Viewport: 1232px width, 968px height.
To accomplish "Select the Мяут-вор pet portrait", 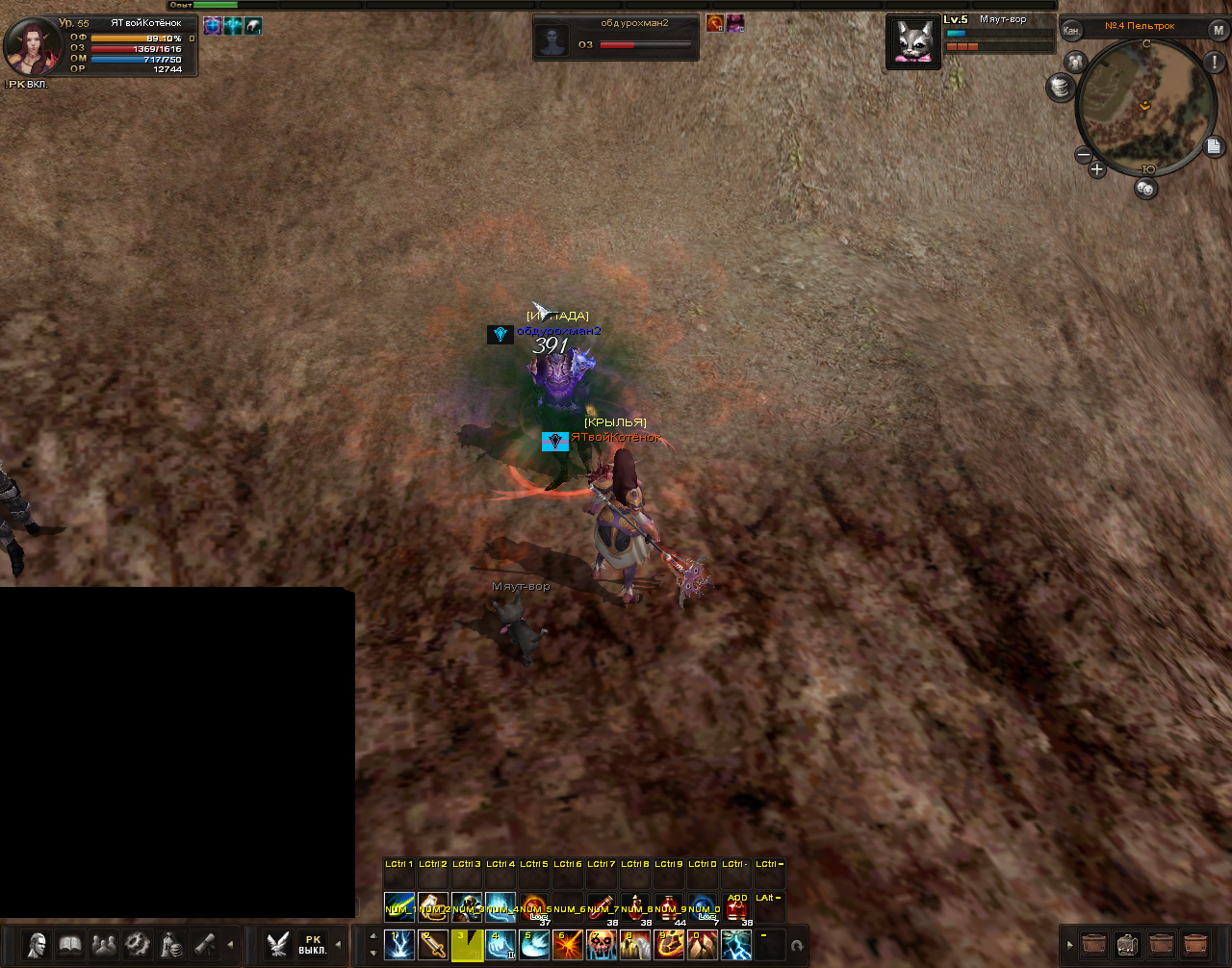I will (x=913, y=43).
